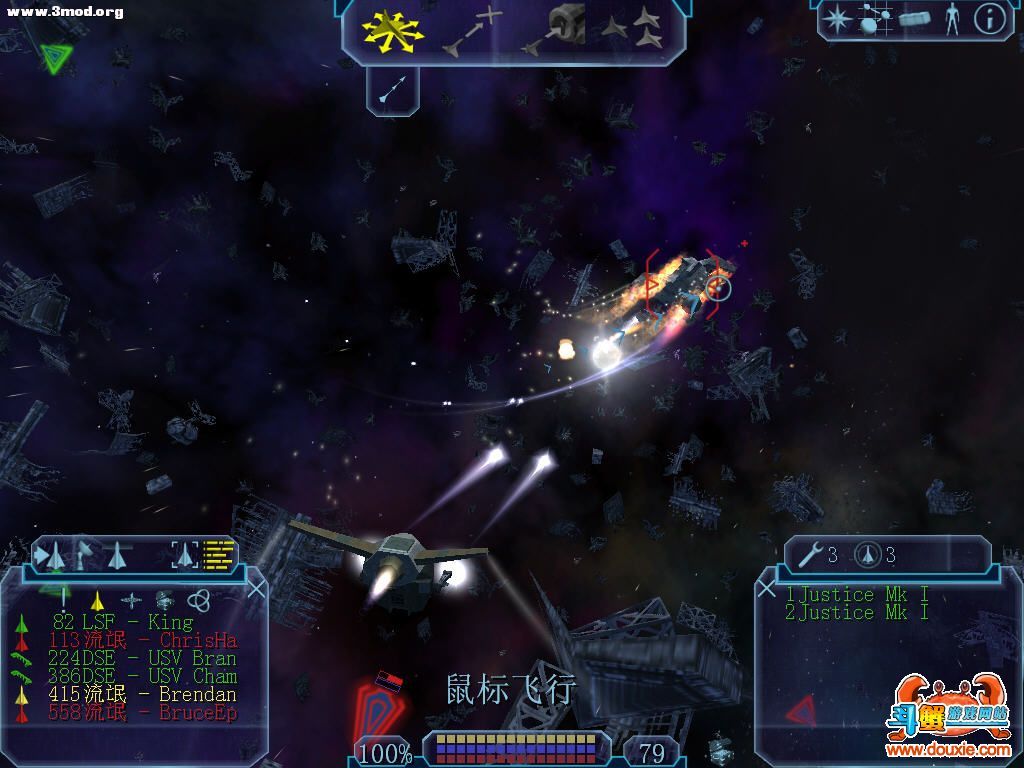Toggle the cruise engine arrow icon
This screenshot has width=1024, height=768.
coord(392,90)
